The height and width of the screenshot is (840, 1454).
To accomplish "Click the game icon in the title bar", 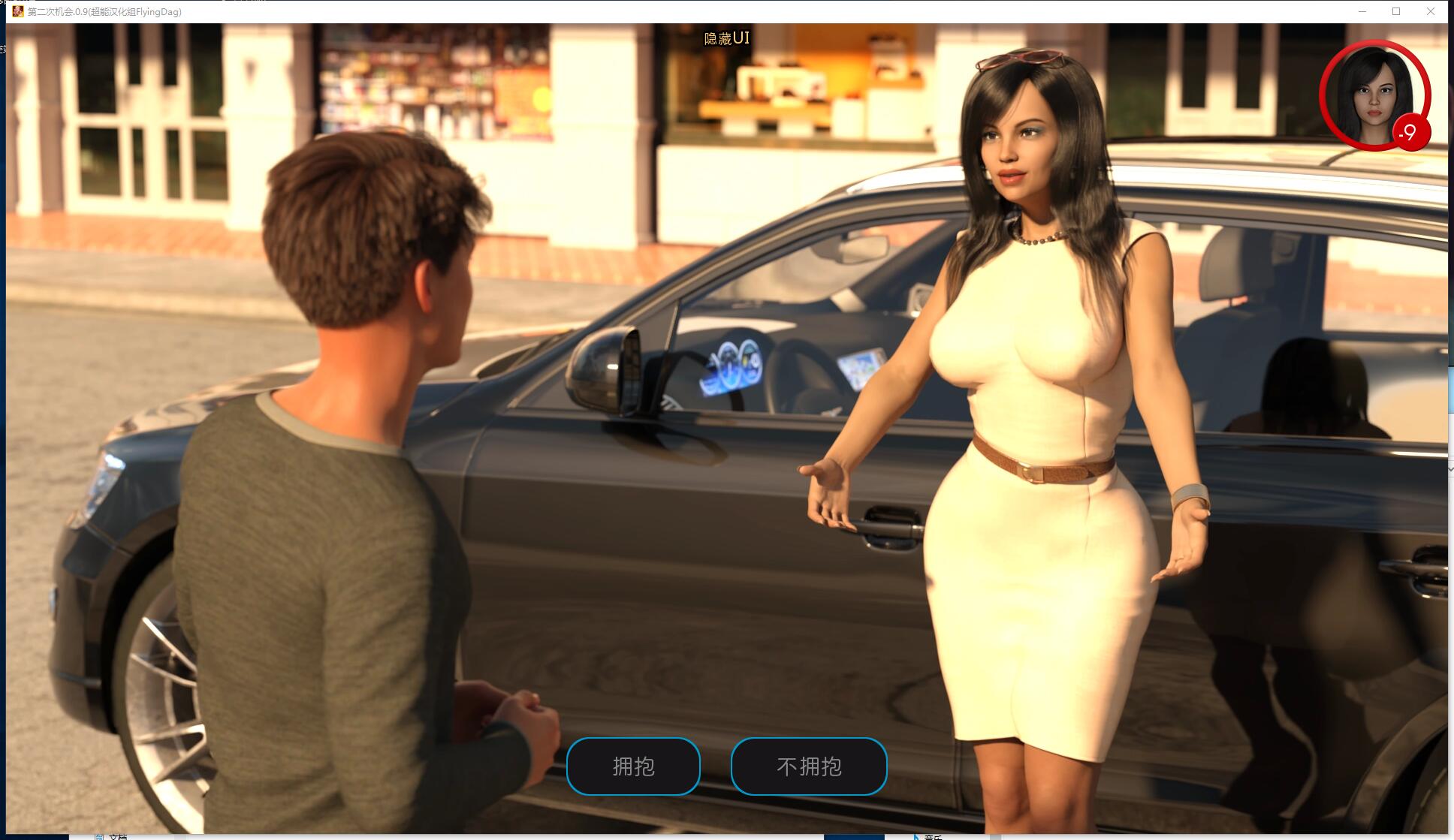I will pos(18,12).
